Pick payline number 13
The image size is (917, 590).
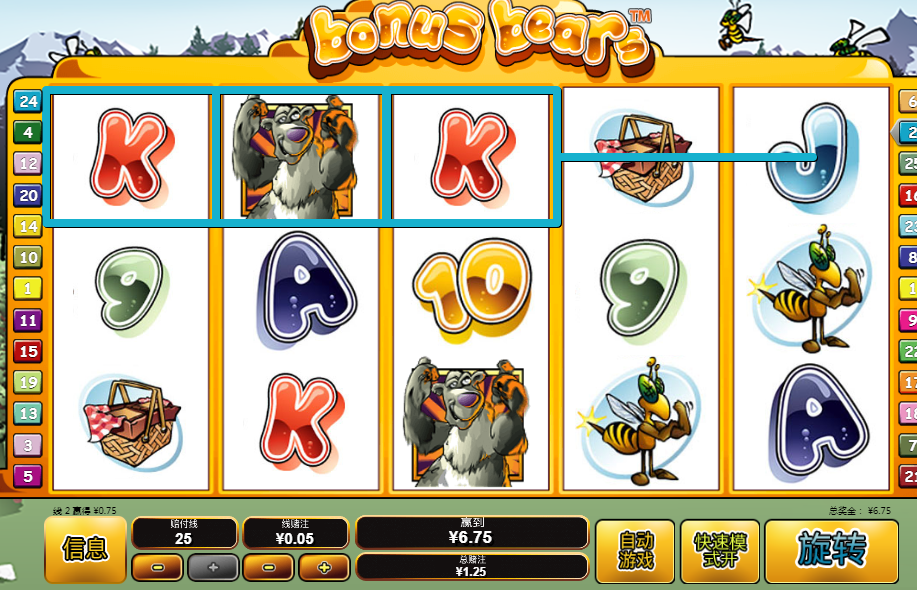coord(27,413)
